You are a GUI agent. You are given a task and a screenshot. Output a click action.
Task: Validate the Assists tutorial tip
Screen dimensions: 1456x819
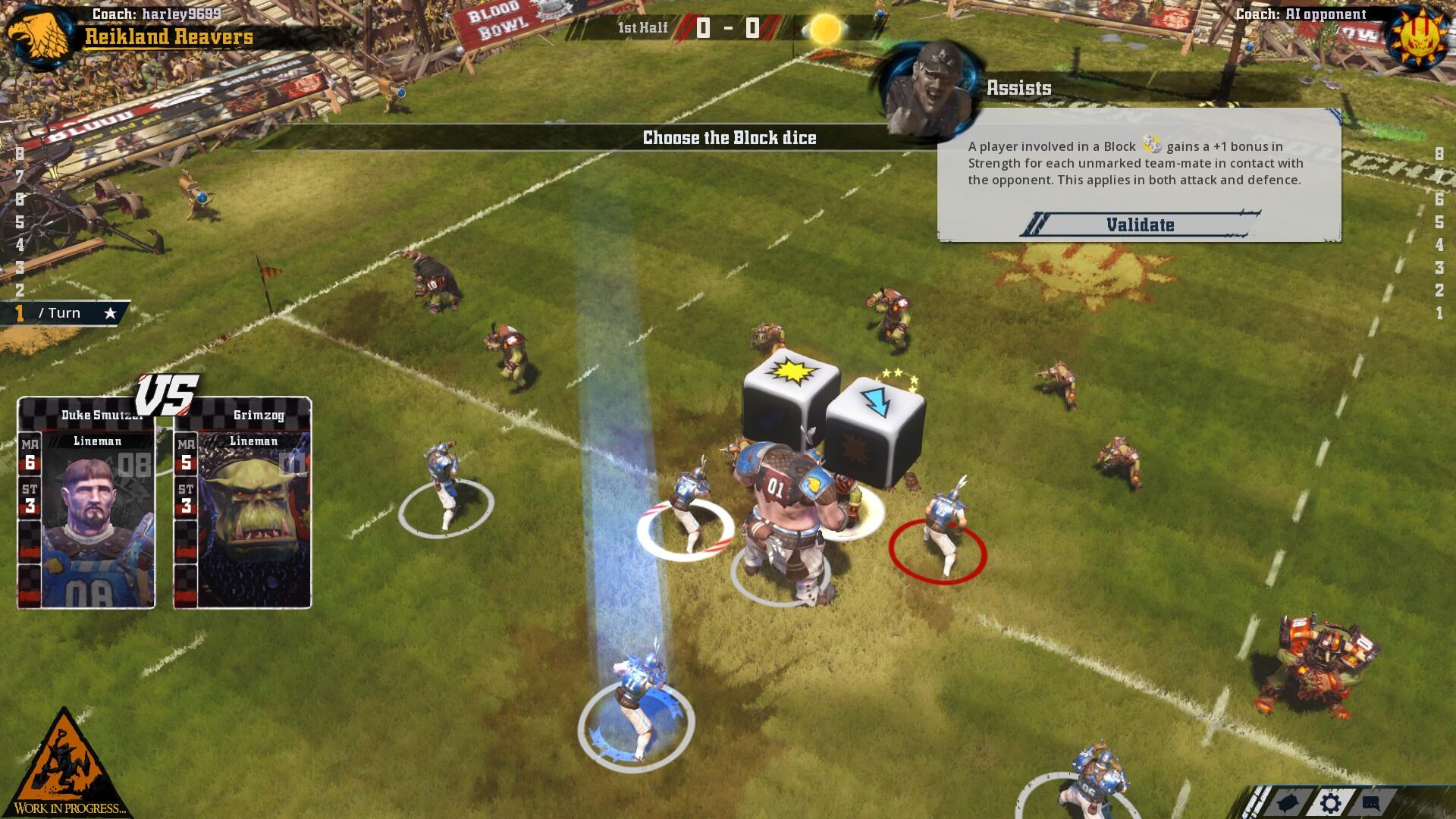tap(1140, 224)
